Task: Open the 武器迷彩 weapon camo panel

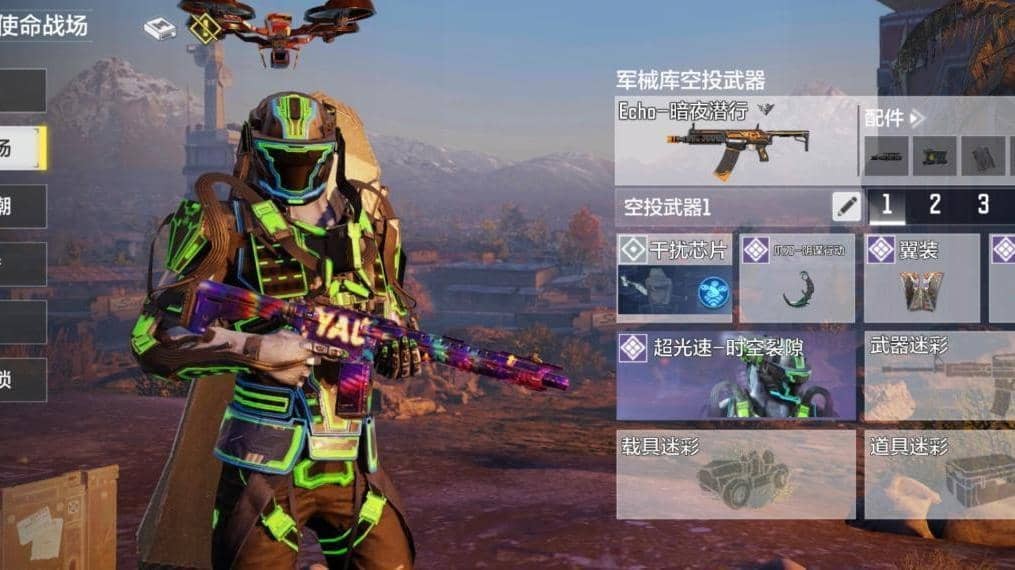Action: (x=939, y=376)
